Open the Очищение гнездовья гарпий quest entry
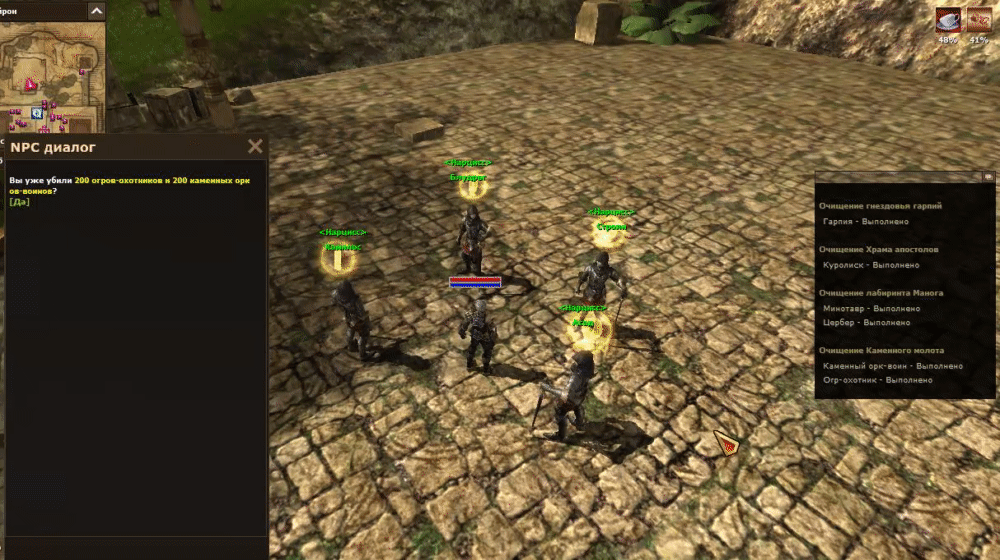The width and height of the screenshot is (1000, 560). [x=880, y=206]
